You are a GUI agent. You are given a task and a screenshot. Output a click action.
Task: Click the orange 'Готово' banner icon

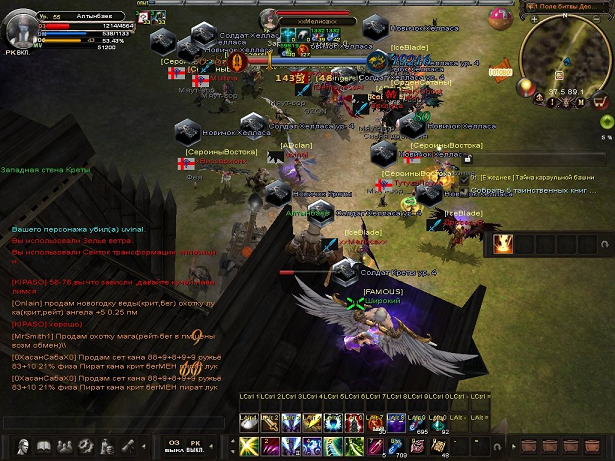click(x=500, y=72)
